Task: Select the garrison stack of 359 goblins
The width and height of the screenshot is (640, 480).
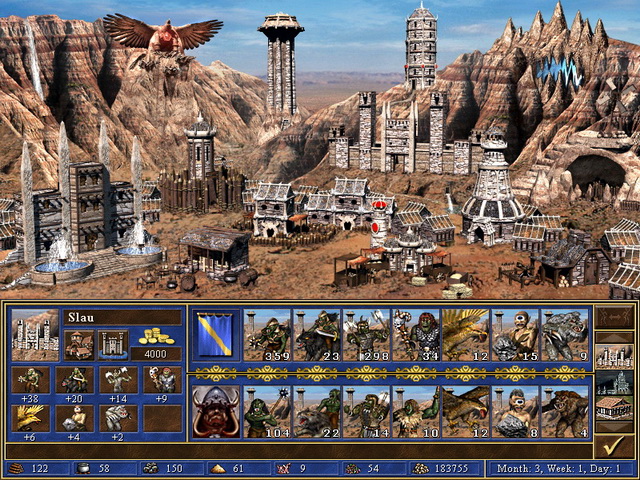Action: click(267, 334)
